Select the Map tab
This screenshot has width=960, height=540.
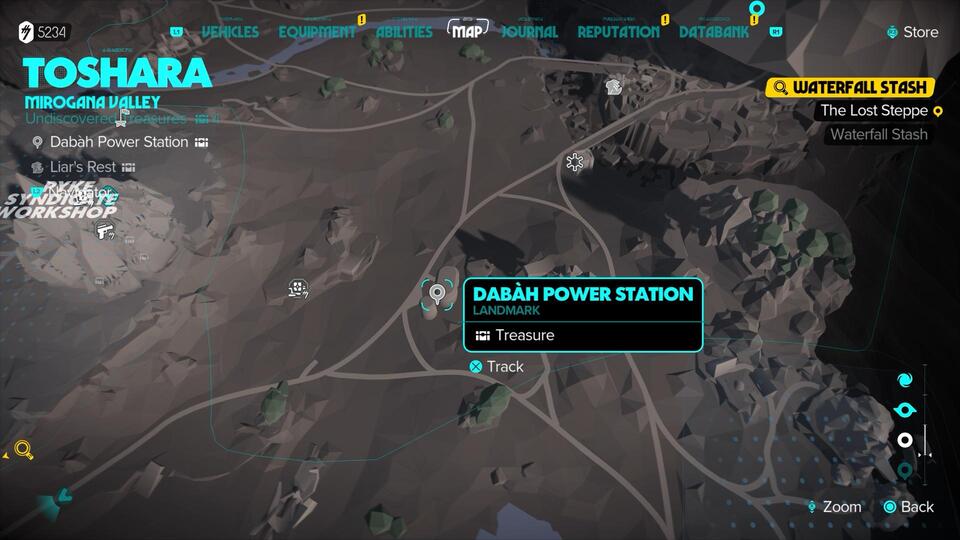pos(468,31)
